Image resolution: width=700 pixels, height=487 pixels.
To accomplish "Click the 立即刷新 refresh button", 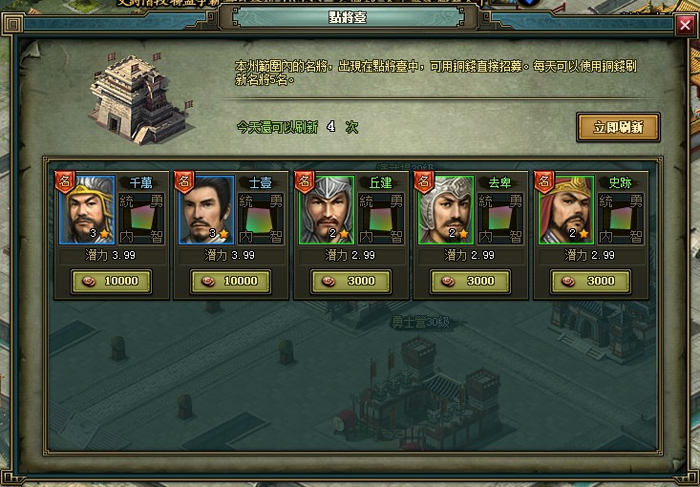I will (x=617, y=127).
